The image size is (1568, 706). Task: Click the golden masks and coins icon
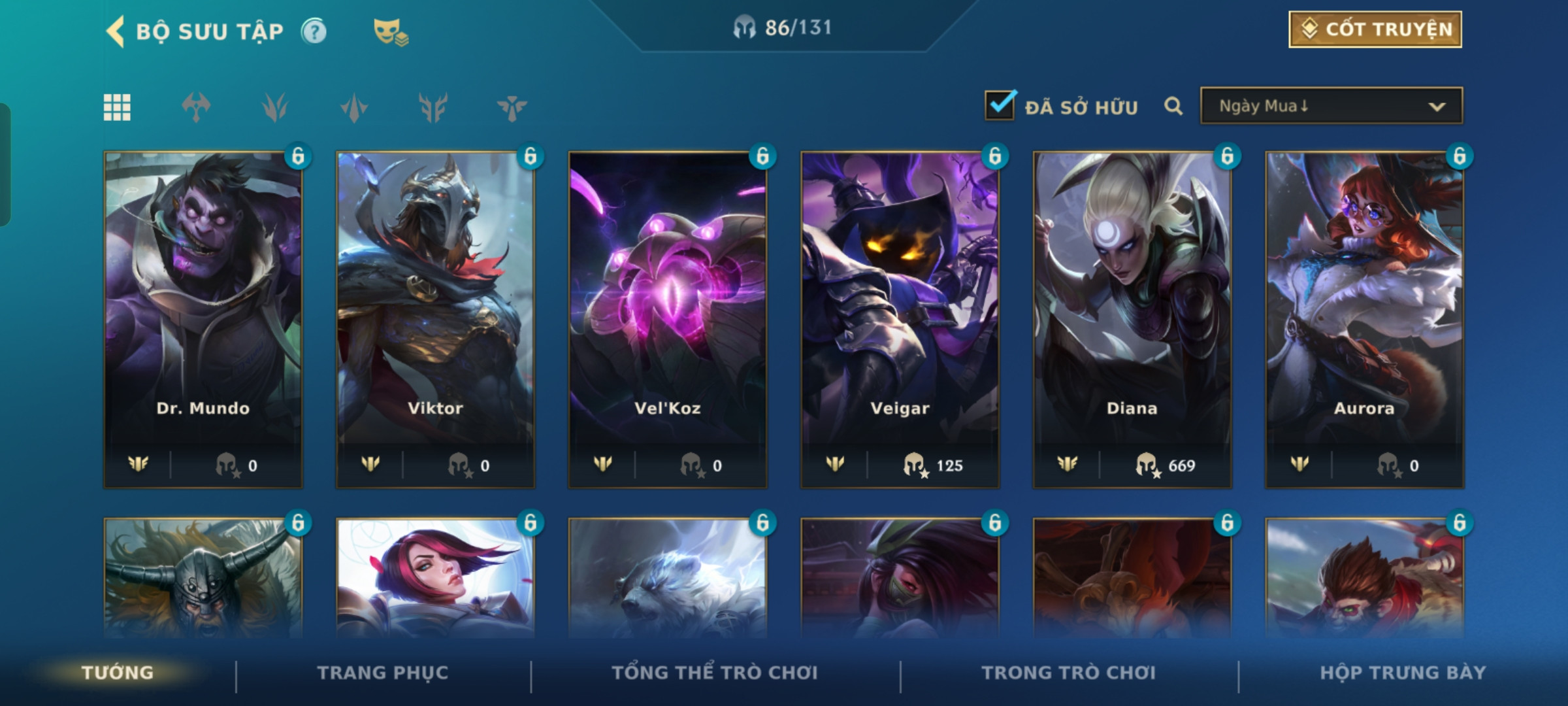pos(390,31)
